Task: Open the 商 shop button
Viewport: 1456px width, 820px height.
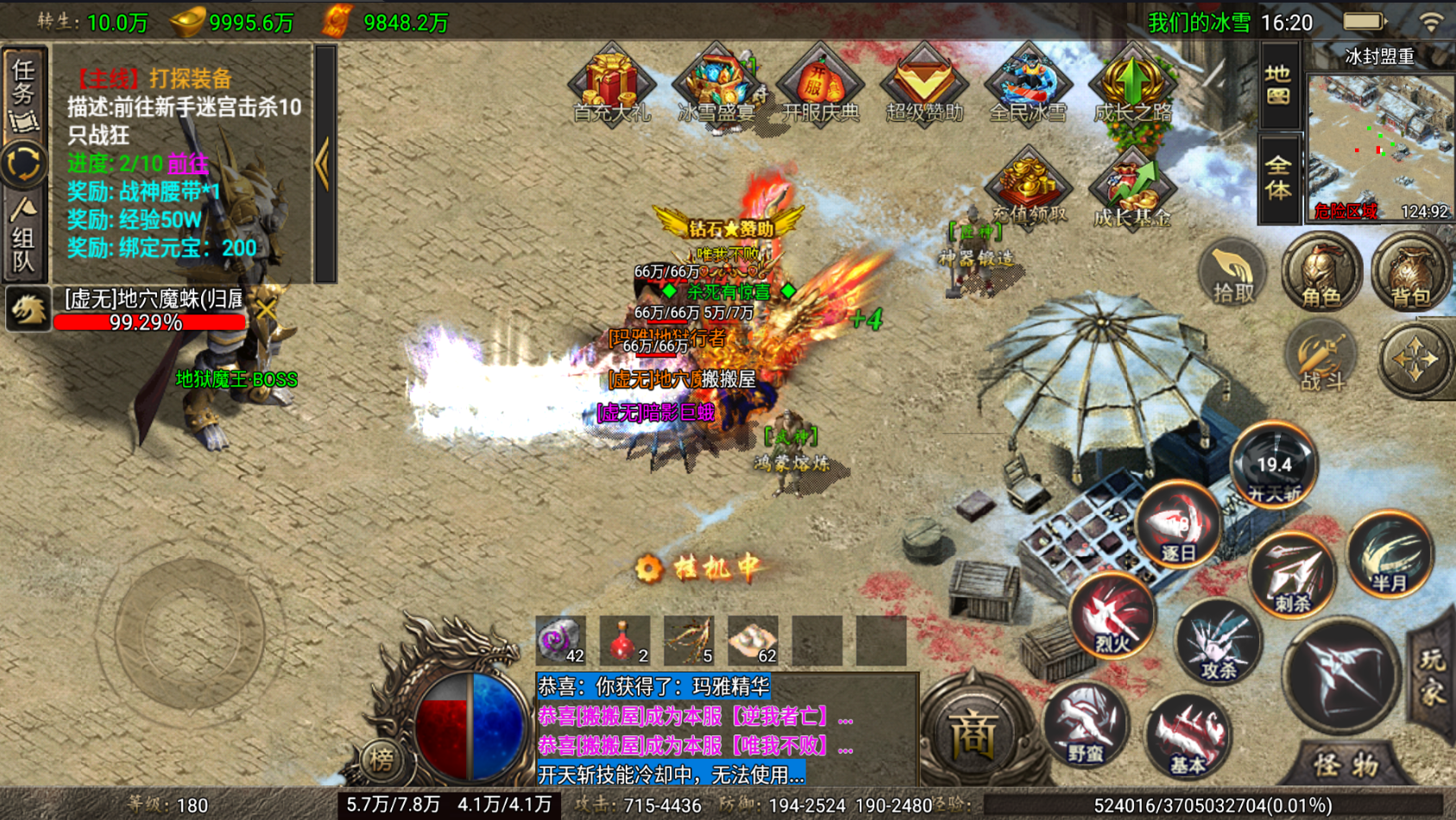Action: pos(974,735)
